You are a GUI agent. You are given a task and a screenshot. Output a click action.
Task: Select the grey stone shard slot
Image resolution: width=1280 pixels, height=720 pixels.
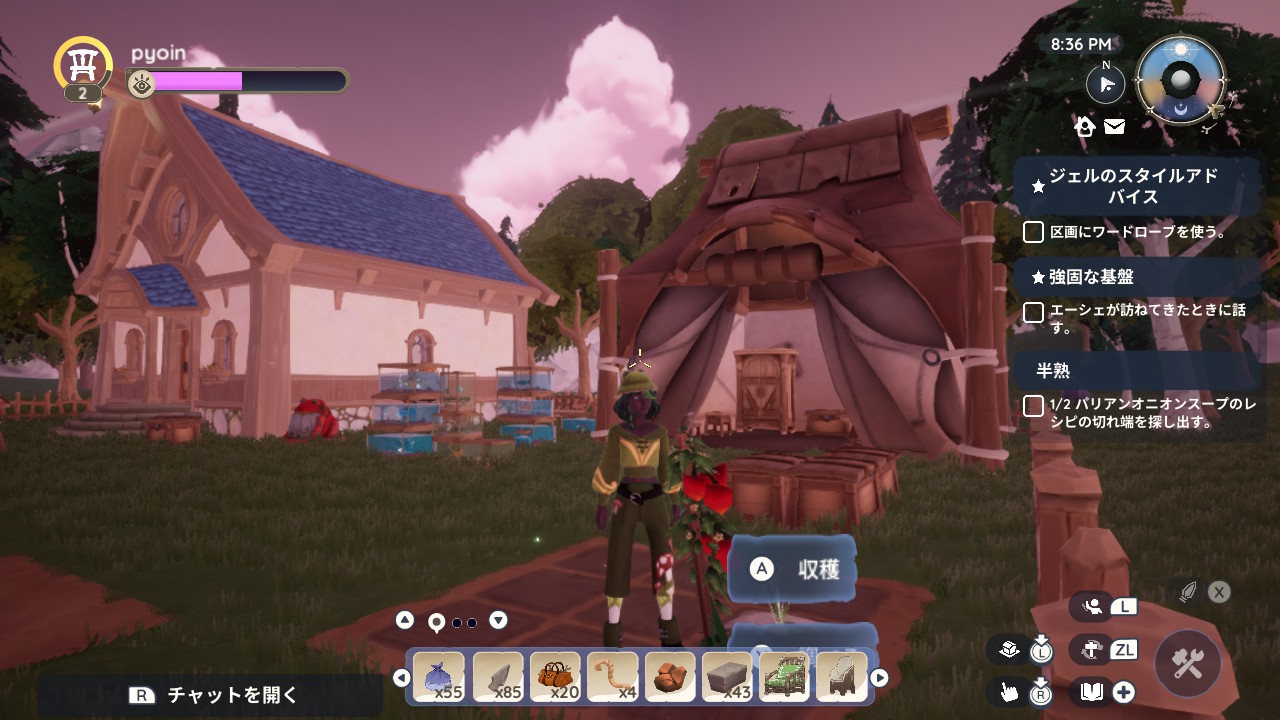tap(497, 678)
